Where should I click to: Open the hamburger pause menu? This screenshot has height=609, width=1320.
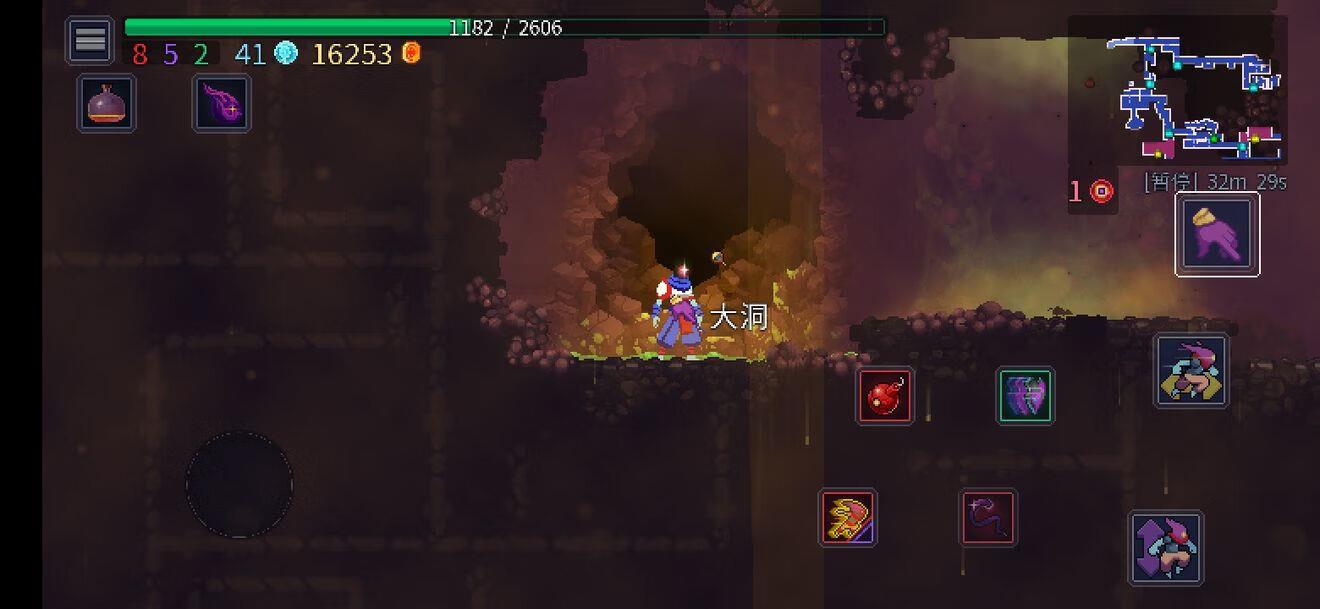tap(90, 40)
